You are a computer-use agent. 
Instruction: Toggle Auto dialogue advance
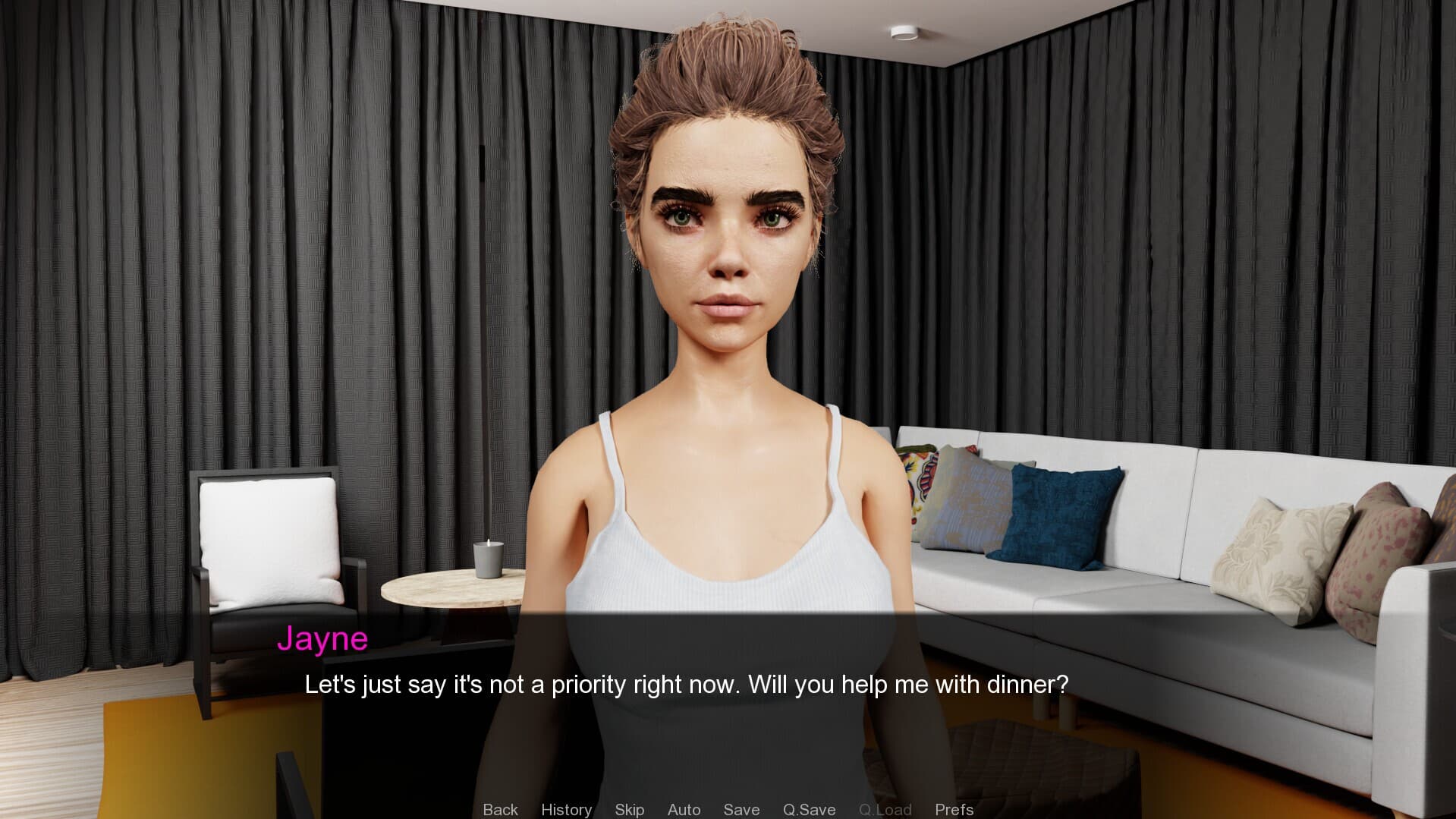pos(684,809)
